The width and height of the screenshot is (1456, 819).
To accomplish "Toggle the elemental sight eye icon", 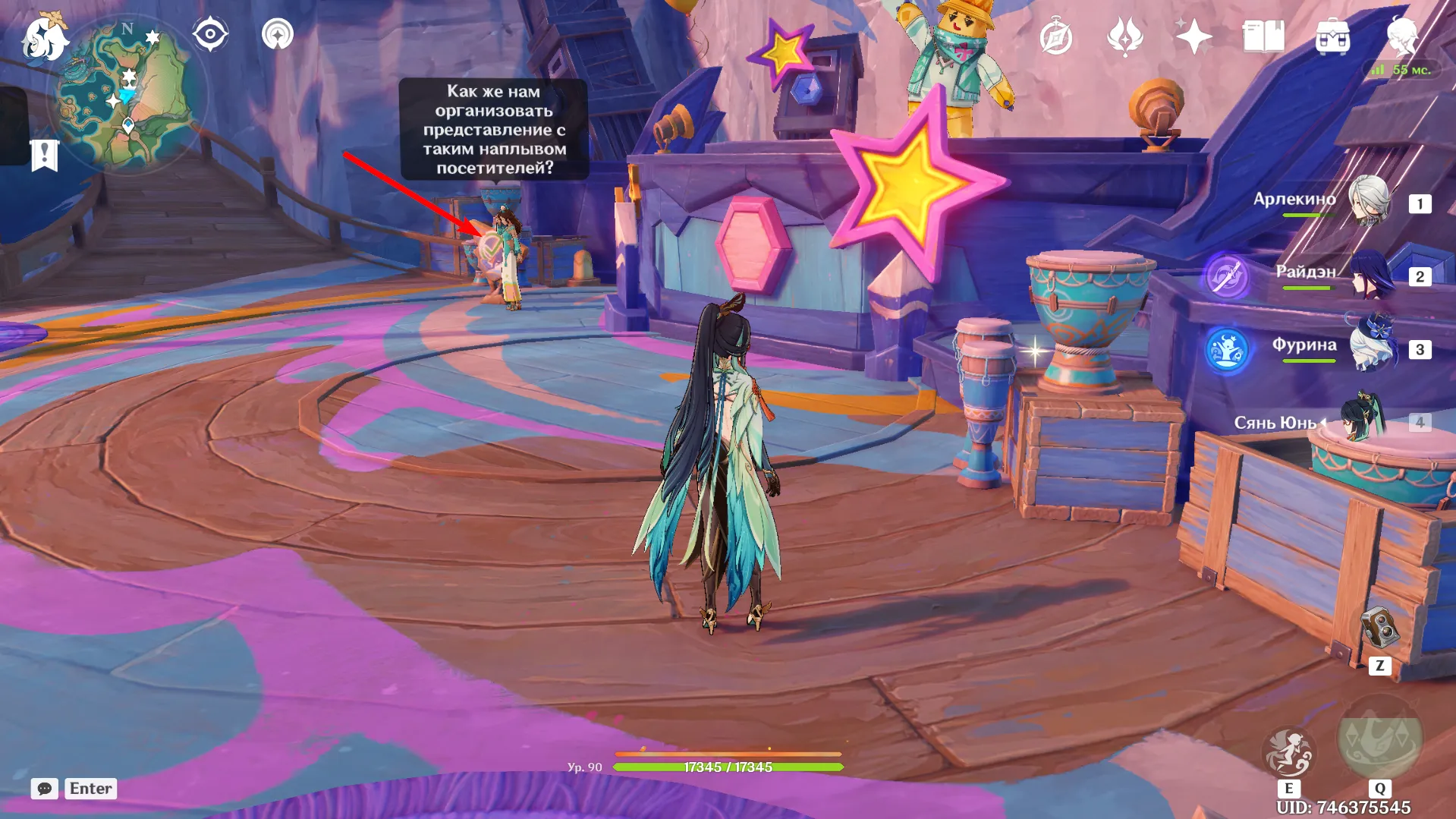I will (210, 34).
